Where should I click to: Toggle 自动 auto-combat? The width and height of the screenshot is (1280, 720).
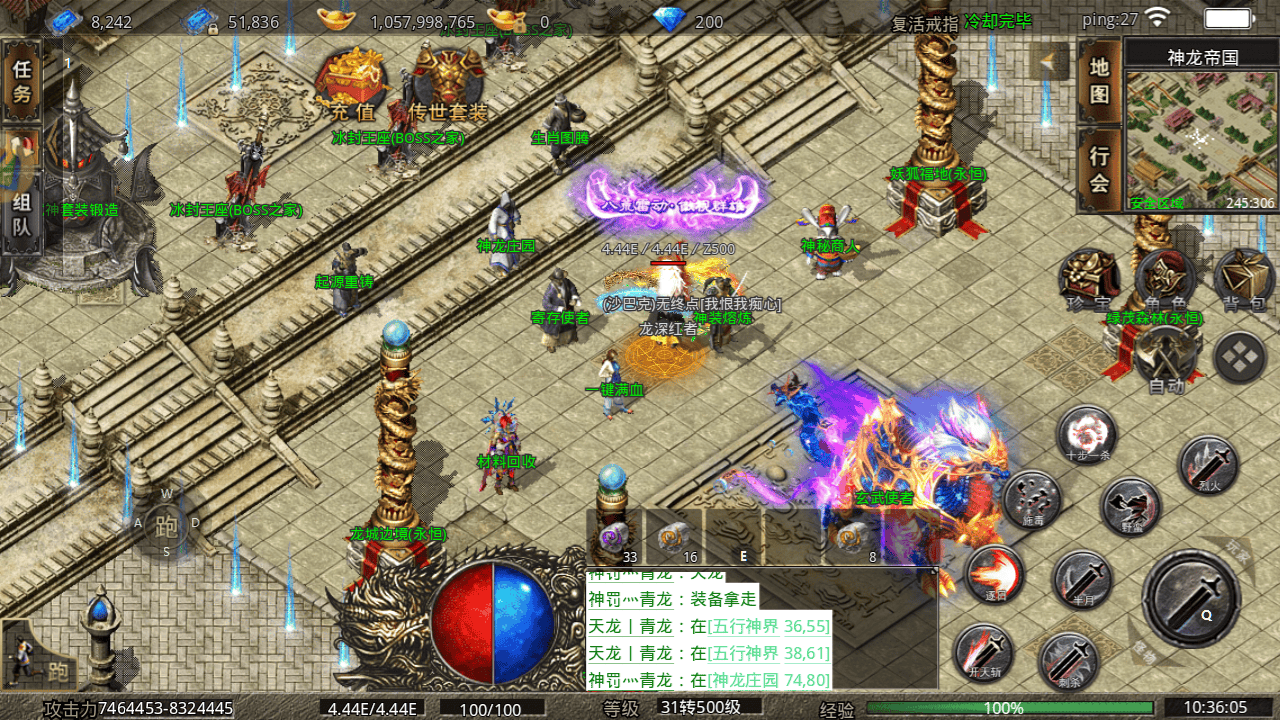1165,357
